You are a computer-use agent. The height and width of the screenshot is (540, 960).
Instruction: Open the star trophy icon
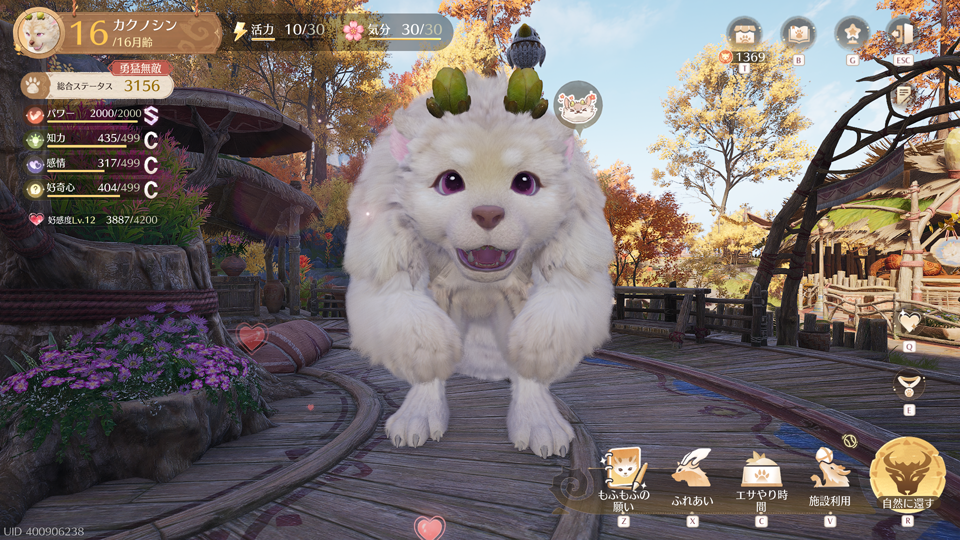(x=852, y=34)
